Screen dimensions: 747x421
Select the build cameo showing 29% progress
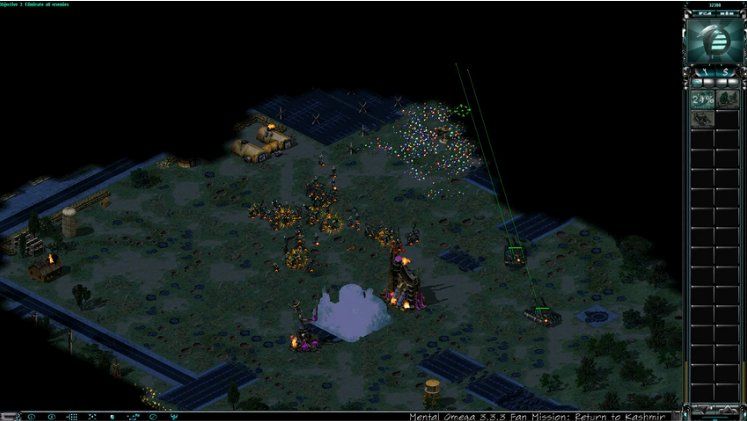click(701, 100)
